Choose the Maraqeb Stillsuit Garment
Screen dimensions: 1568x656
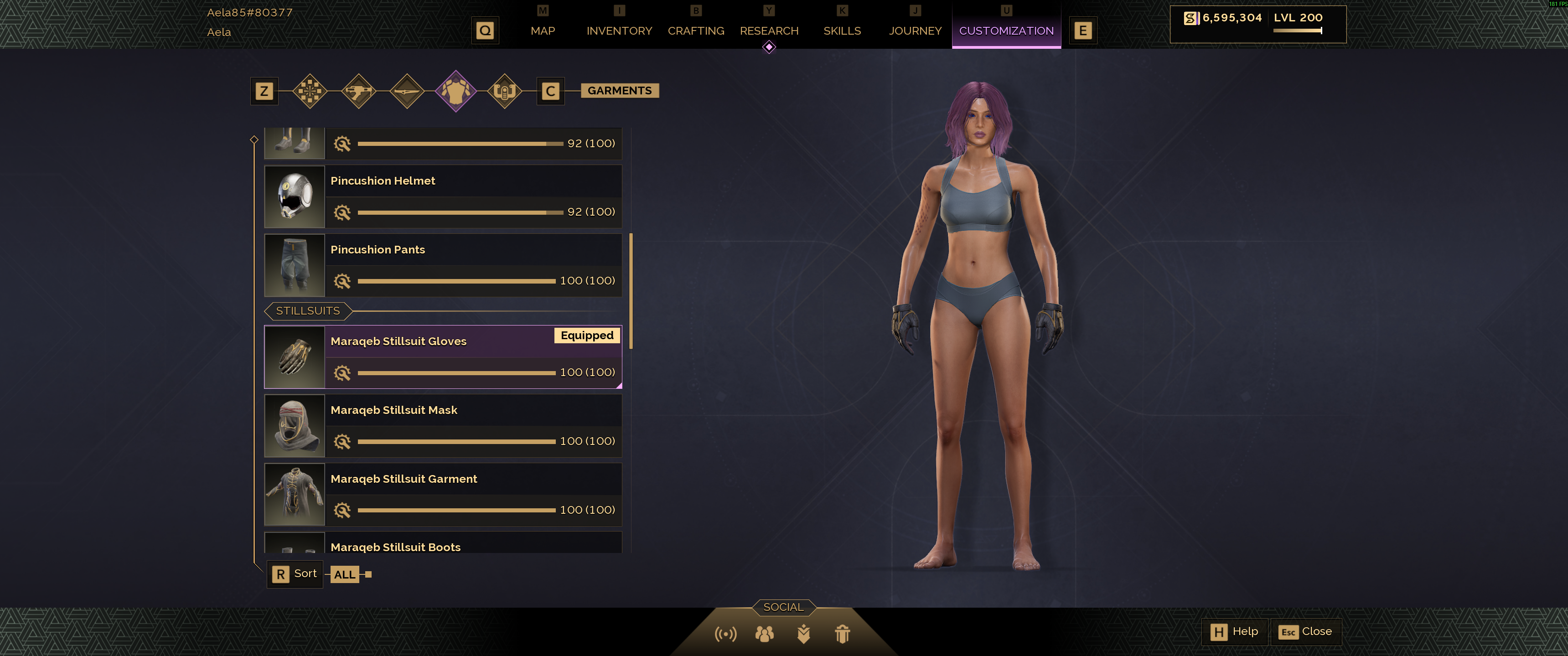[x=443, y=494]
